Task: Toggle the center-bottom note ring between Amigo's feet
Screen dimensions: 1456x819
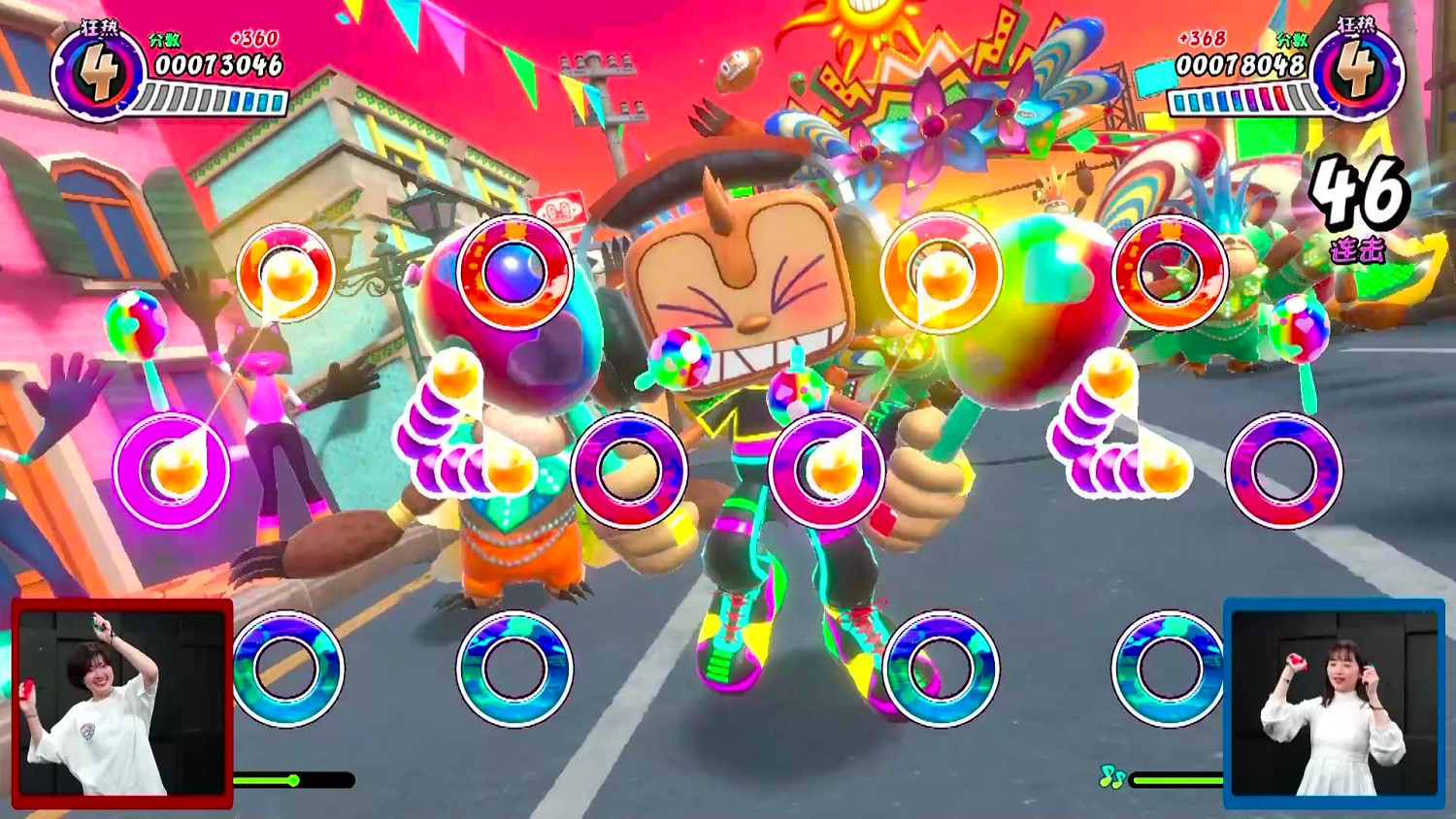Action: [x=943, y=670]
